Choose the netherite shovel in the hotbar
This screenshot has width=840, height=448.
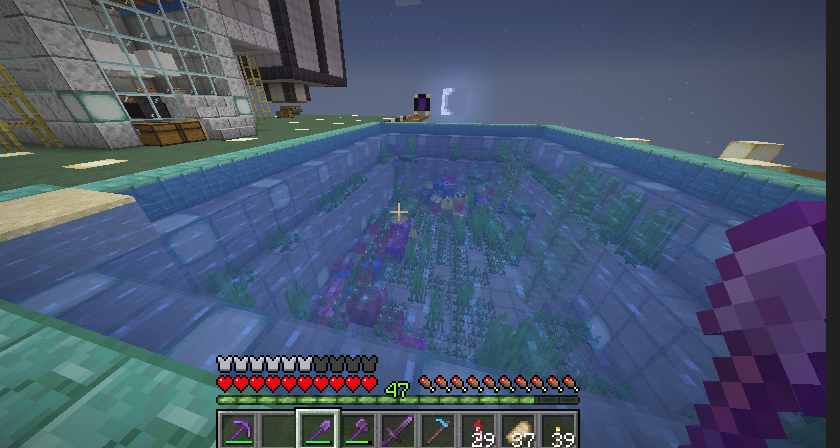coord(318,430)
